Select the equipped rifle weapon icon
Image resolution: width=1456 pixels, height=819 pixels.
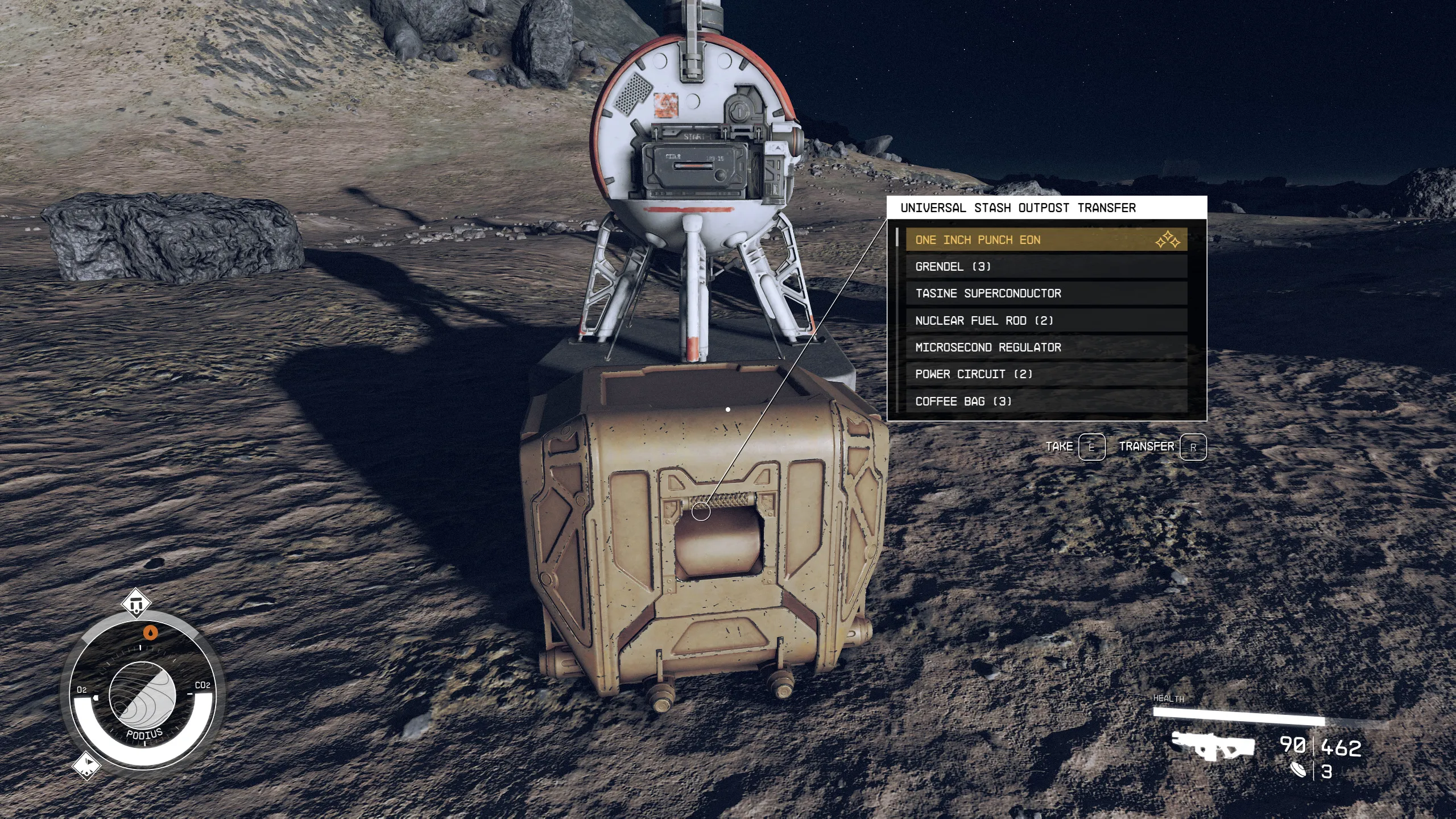tap(1213, 746)
